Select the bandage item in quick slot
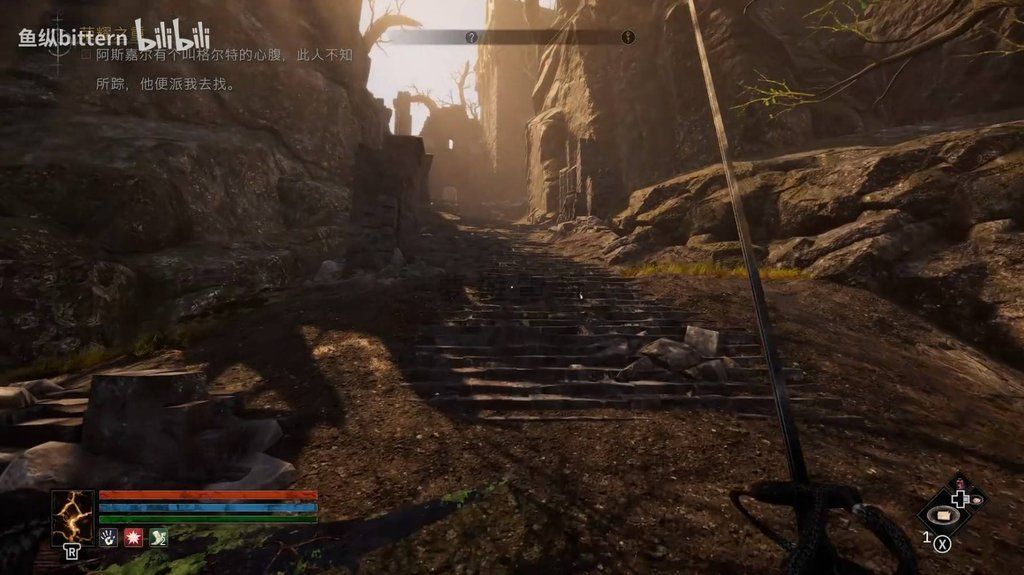This screenshot has width=1024, height=575. coord(943,515)
